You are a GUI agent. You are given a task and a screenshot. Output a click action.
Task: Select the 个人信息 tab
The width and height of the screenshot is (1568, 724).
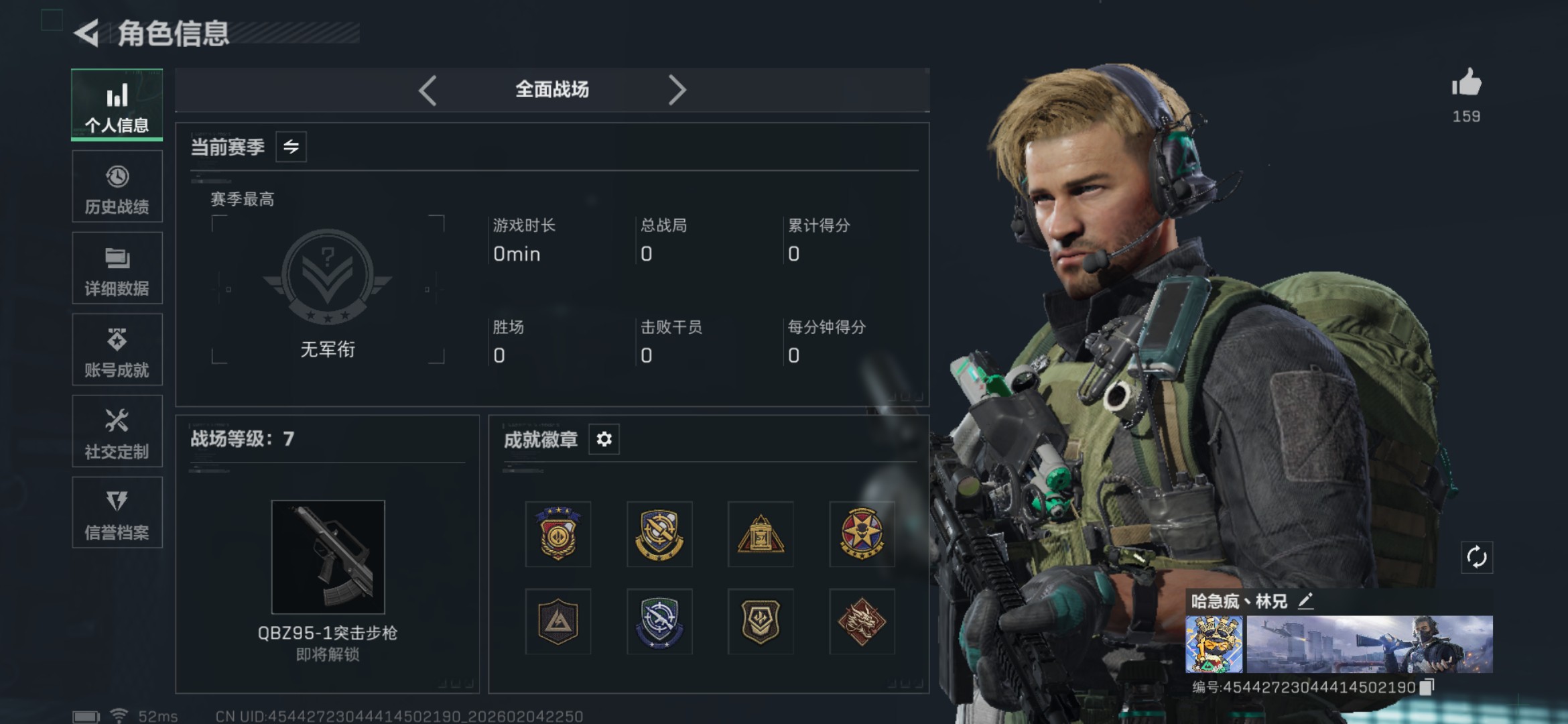tap(117, 105)
